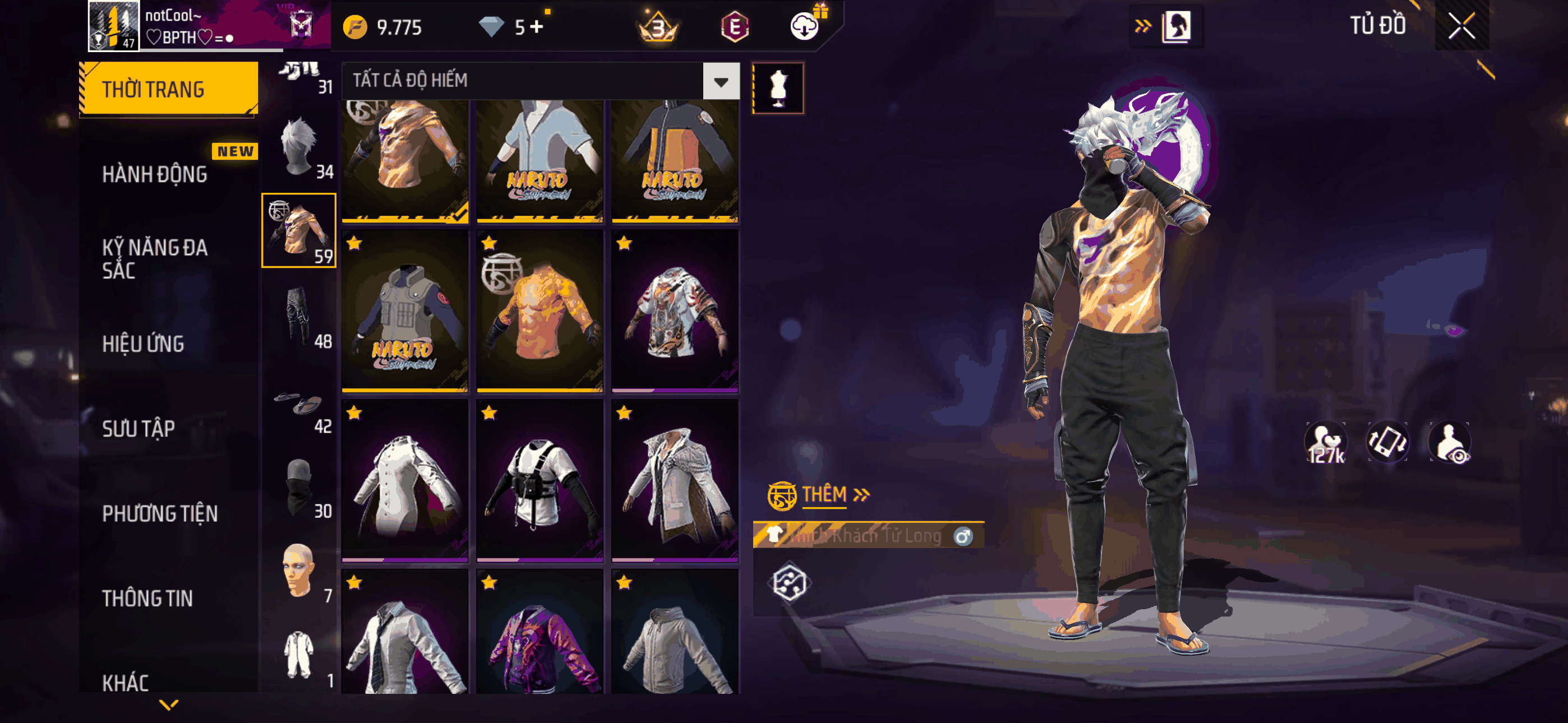Equip the purple bomber jacket
The image size is (1568, 723).
540,633
